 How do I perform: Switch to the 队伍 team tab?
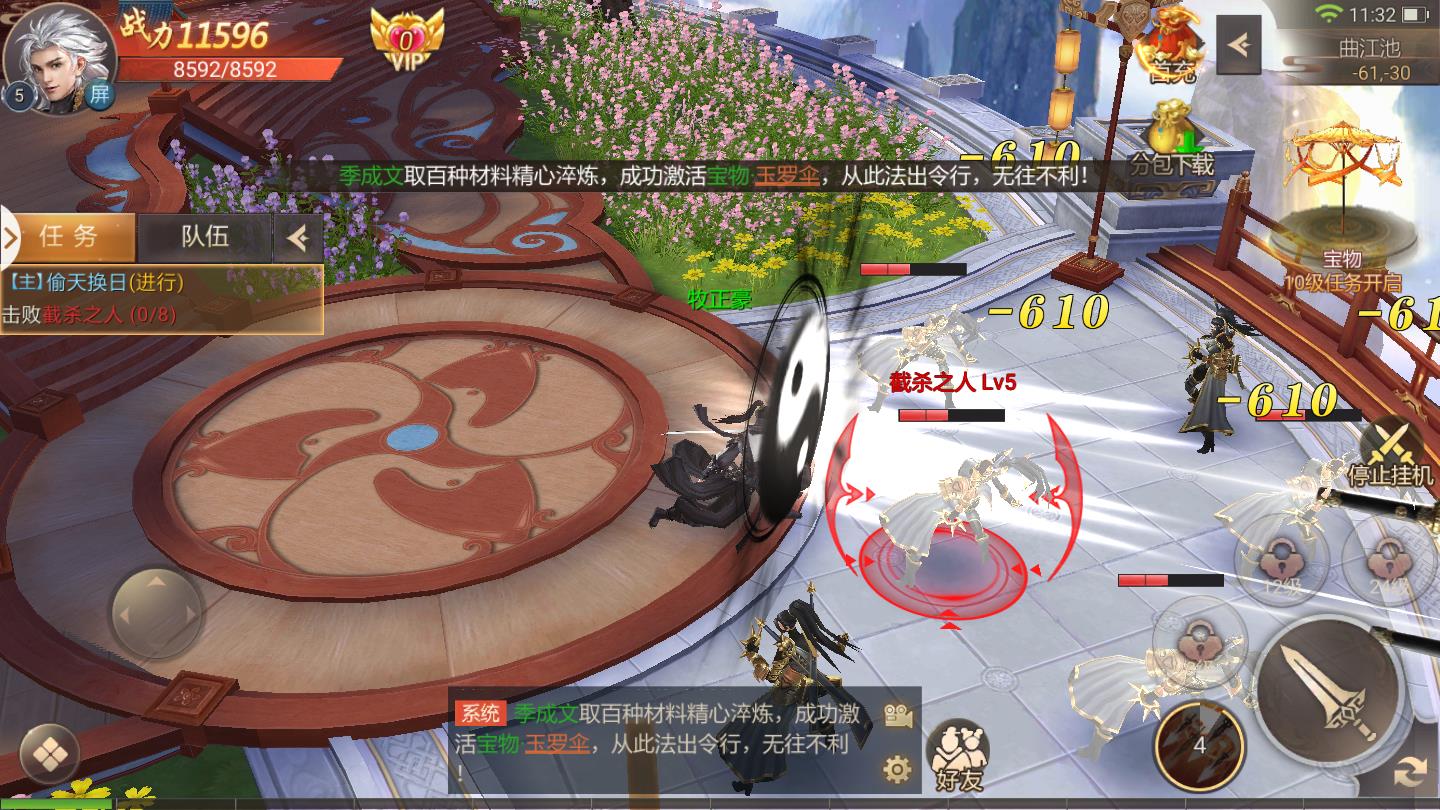pyautogui.click(x=204, y=237)
